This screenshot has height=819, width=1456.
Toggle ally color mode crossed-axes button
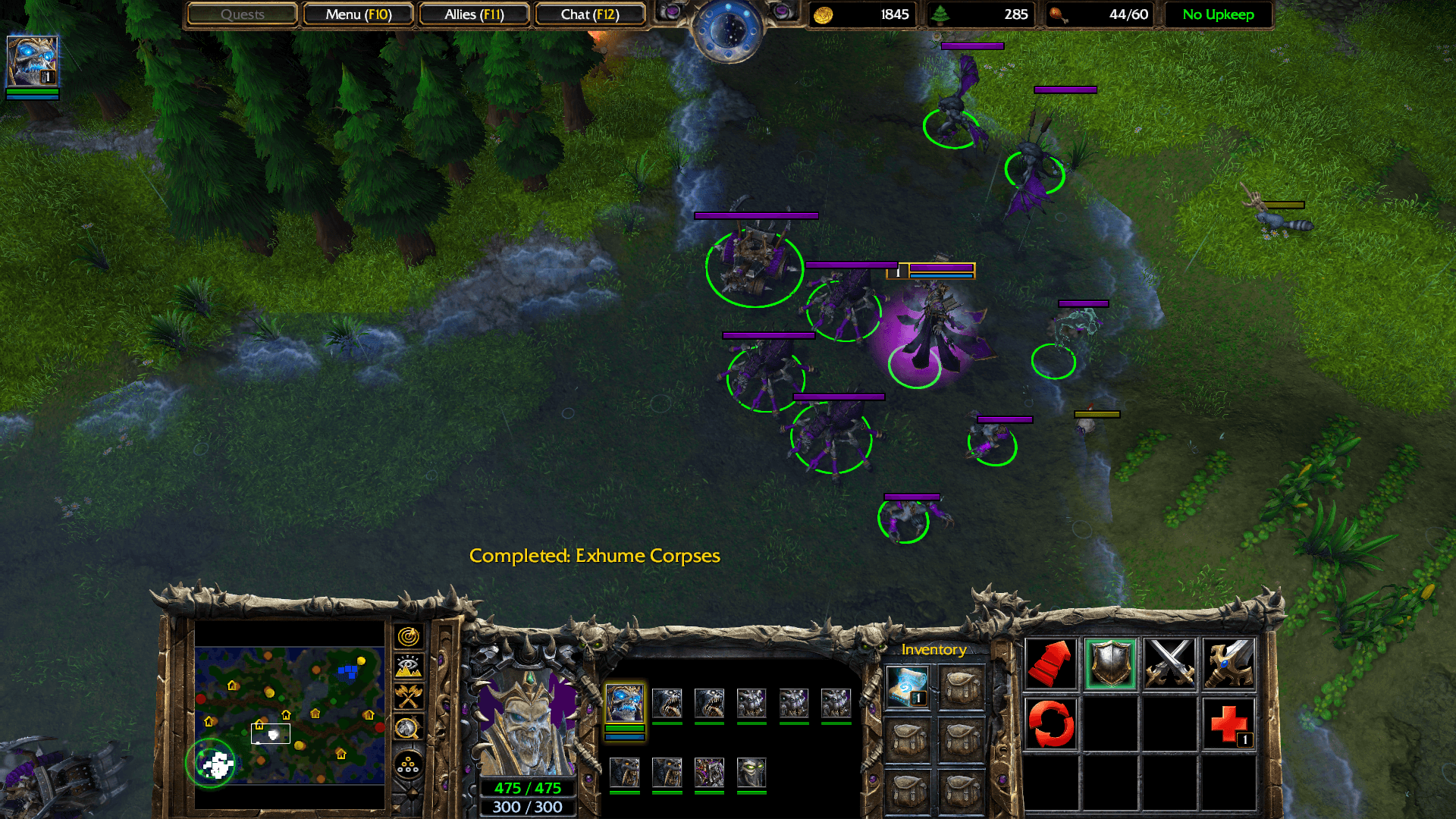408,696
